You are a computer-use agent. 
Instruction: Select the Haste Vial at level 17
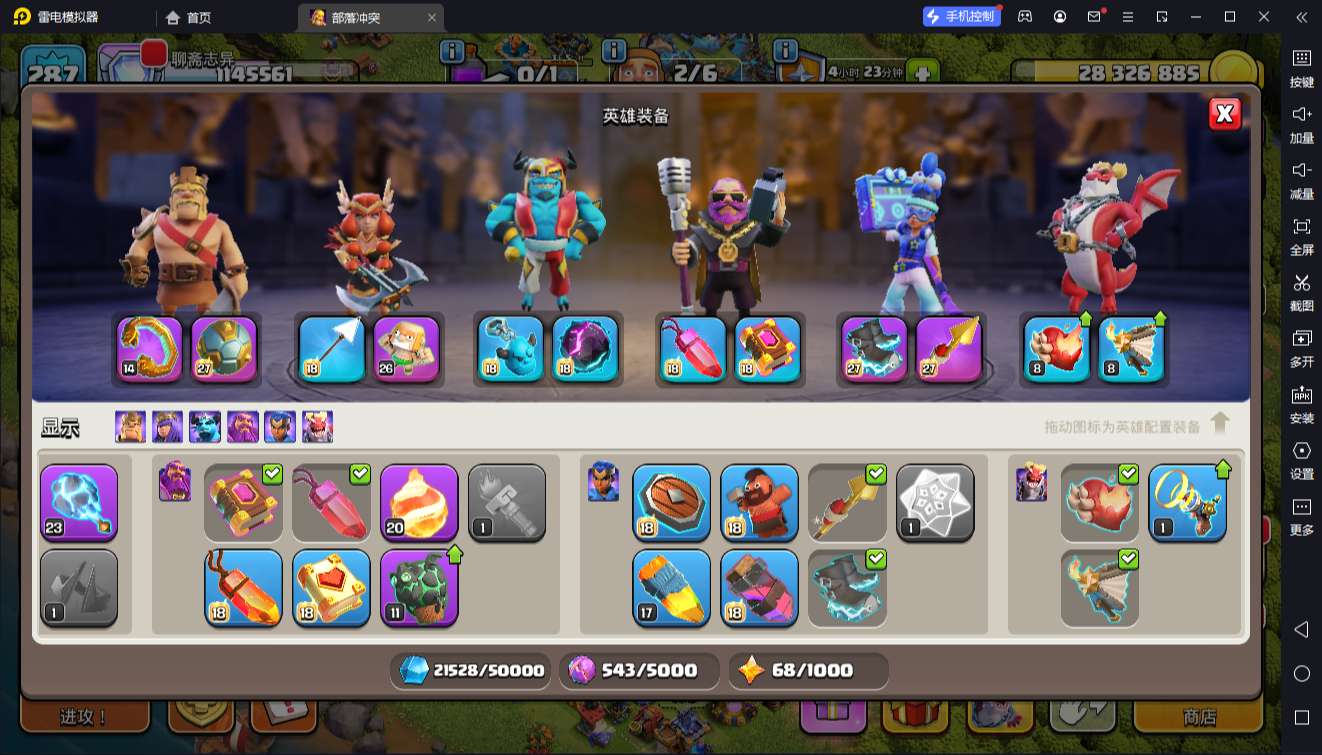click(x=671, y=588)
